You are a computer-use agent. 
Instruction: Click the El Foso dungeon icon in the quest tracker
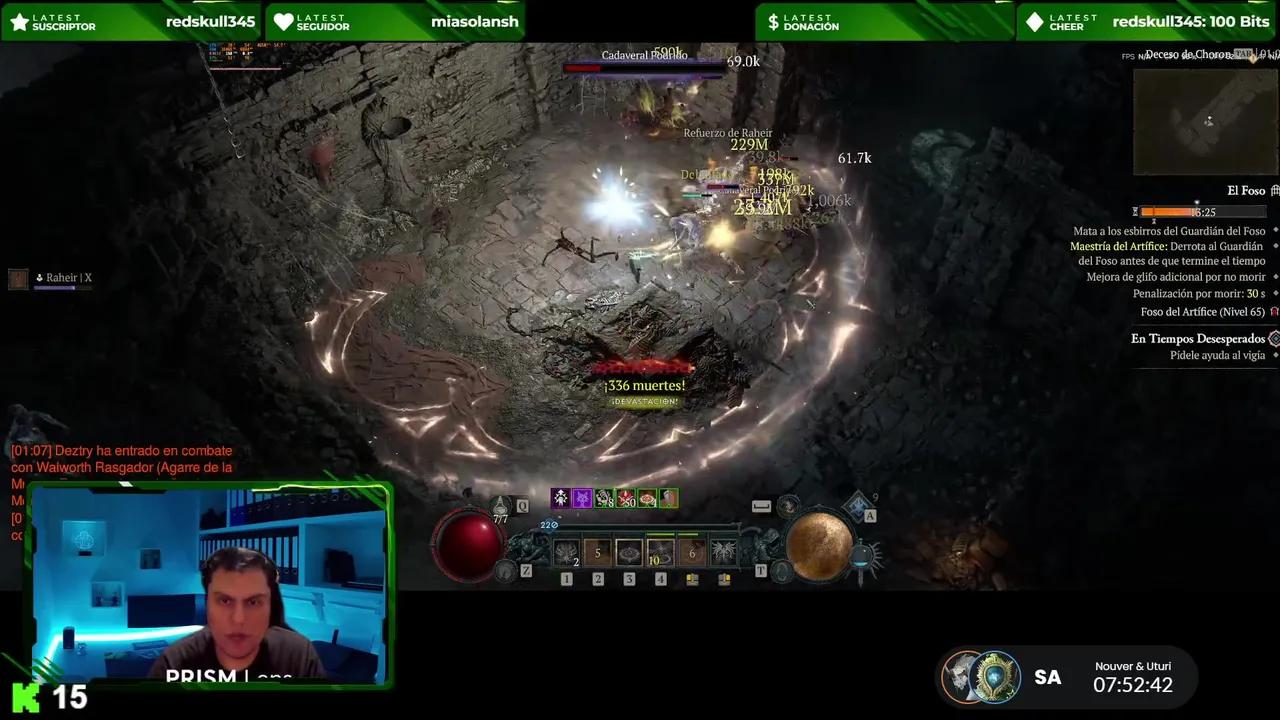[x=1274, y=190]
